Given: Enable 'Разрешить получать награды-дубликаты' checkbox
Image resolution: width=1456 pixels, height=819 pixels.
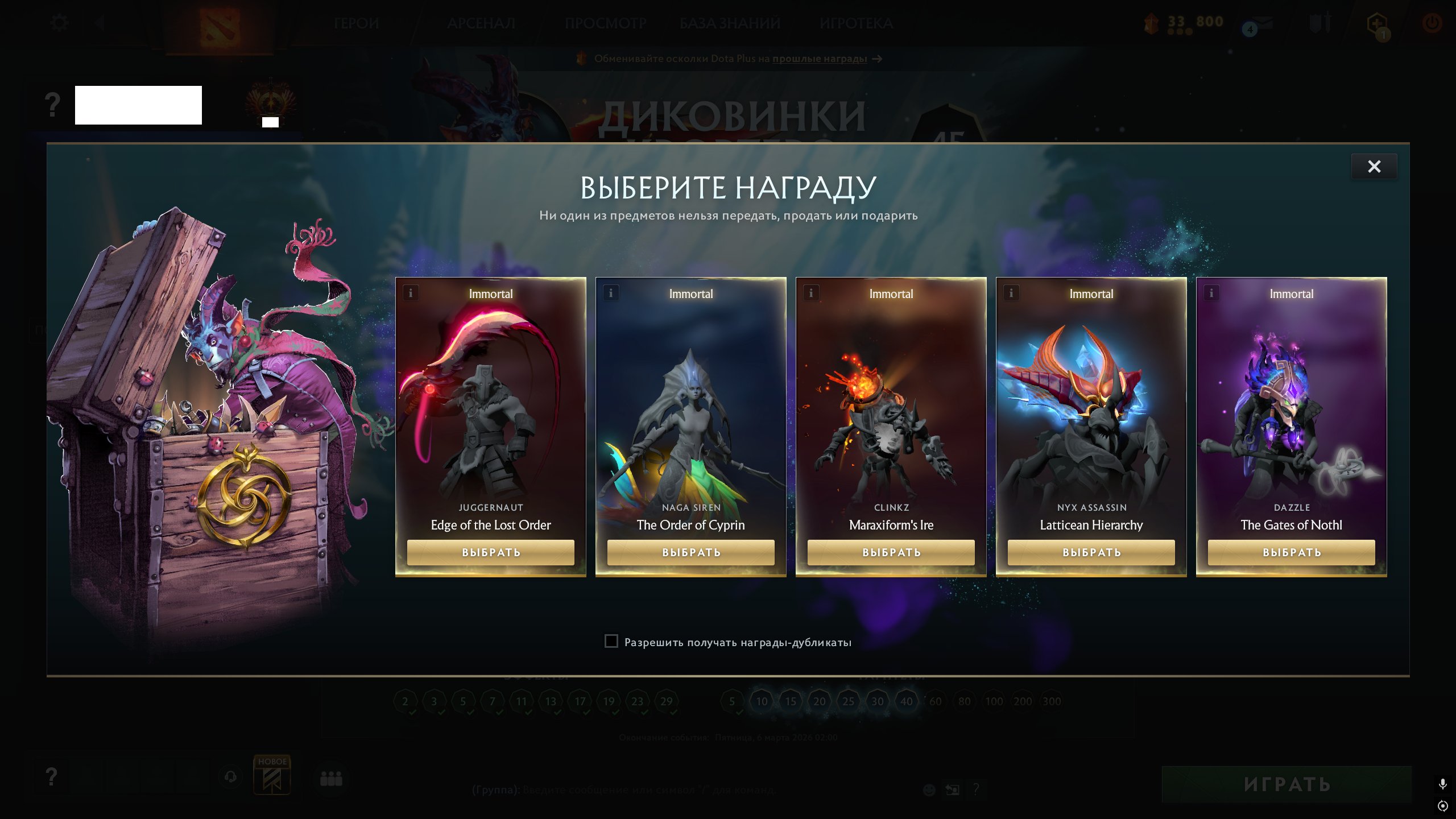Looking at the screenshot, I should pos(611,641).
